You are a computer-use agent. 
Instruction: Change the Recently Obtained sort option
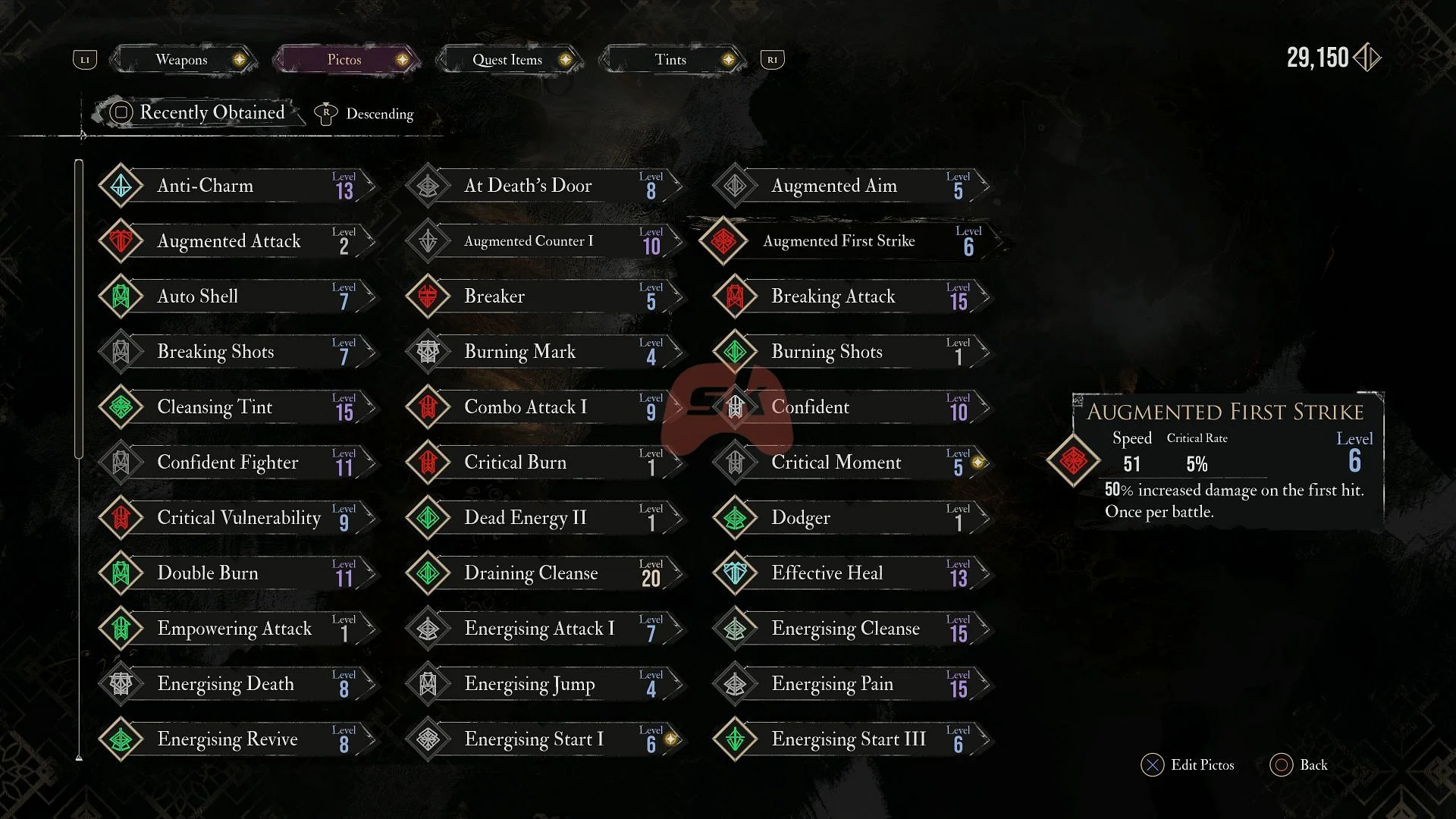(x=200, y=113)
